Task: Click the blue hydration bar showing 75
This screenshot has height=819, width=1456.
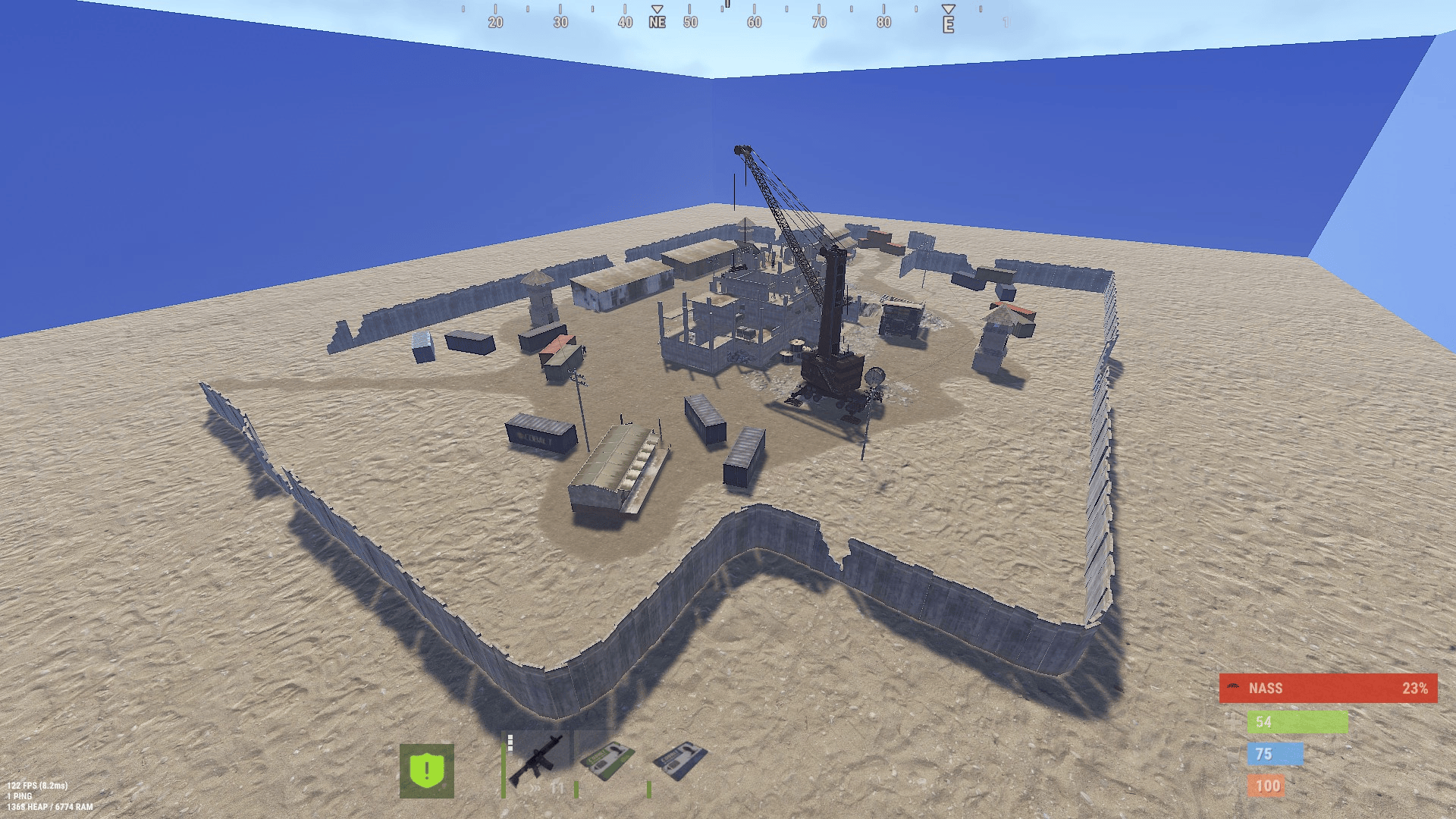Action: click(x=1277, y=754)
